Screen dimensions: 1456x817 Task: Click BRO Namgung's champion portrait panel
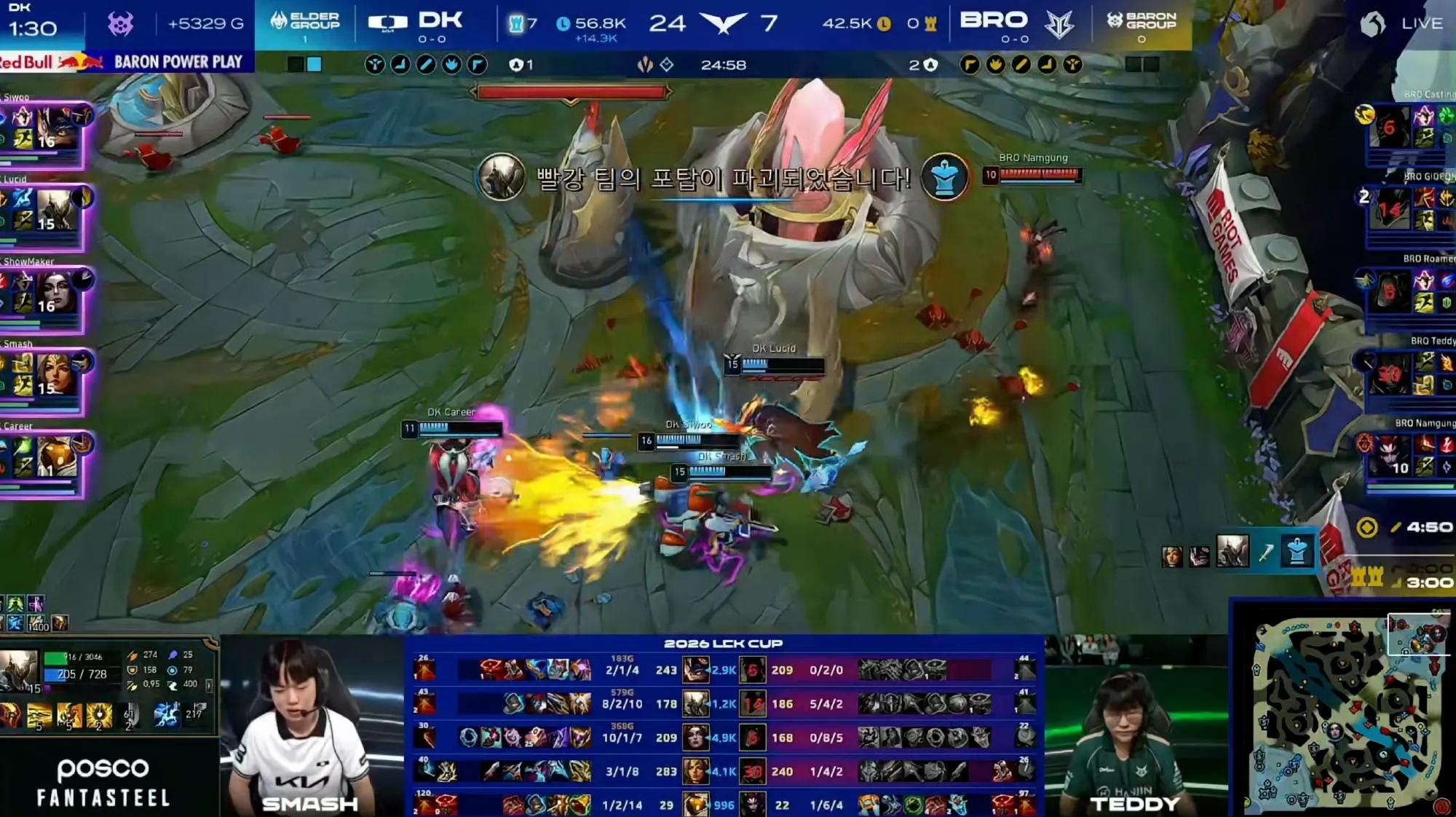(1390, 455)
